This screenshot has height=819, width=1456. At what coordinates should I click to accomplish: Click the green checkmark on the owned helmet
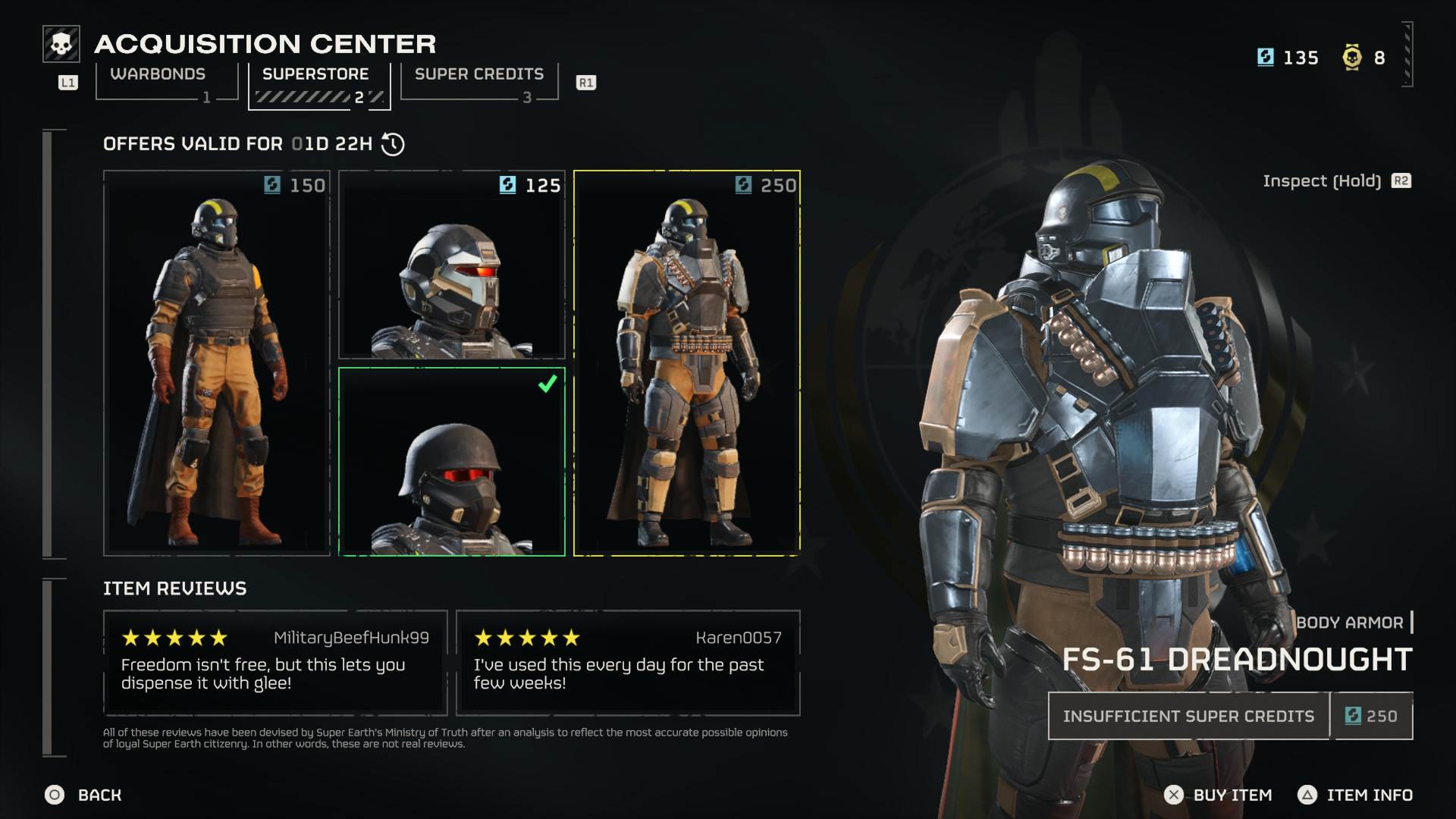(548, 385)
